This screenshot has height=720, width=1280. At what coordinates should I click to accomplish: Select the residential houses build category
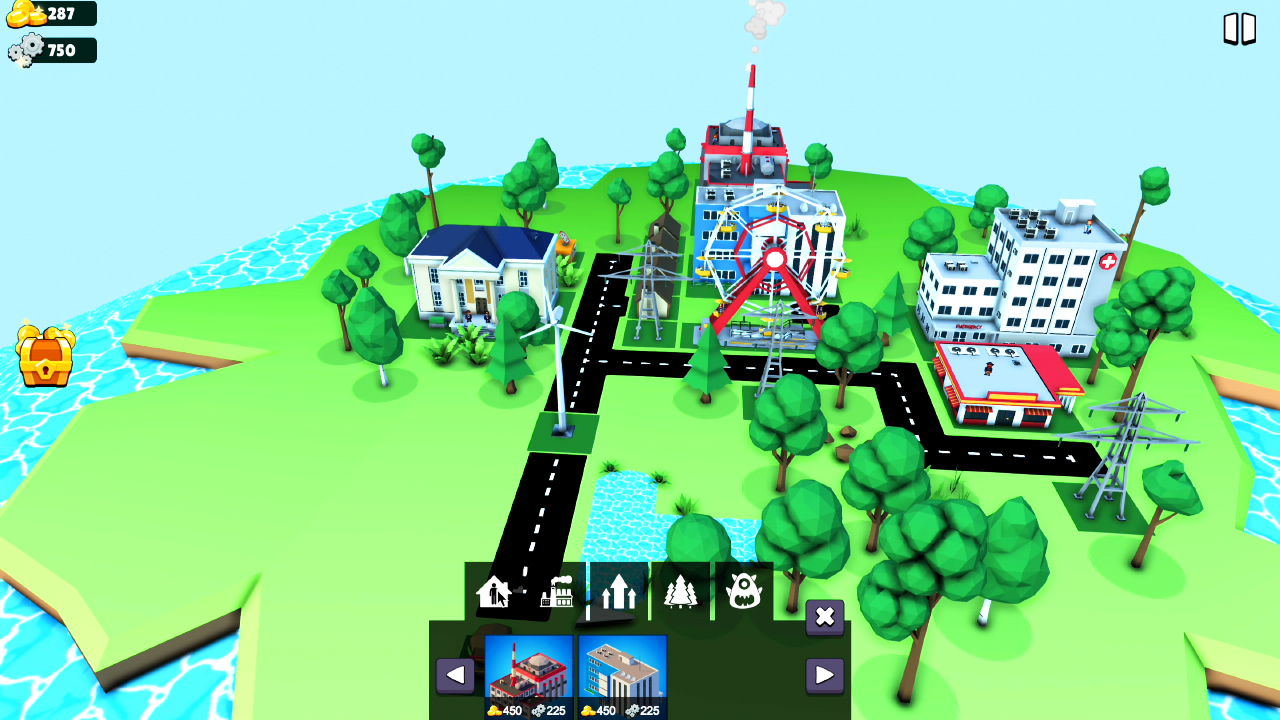(492, 590)
